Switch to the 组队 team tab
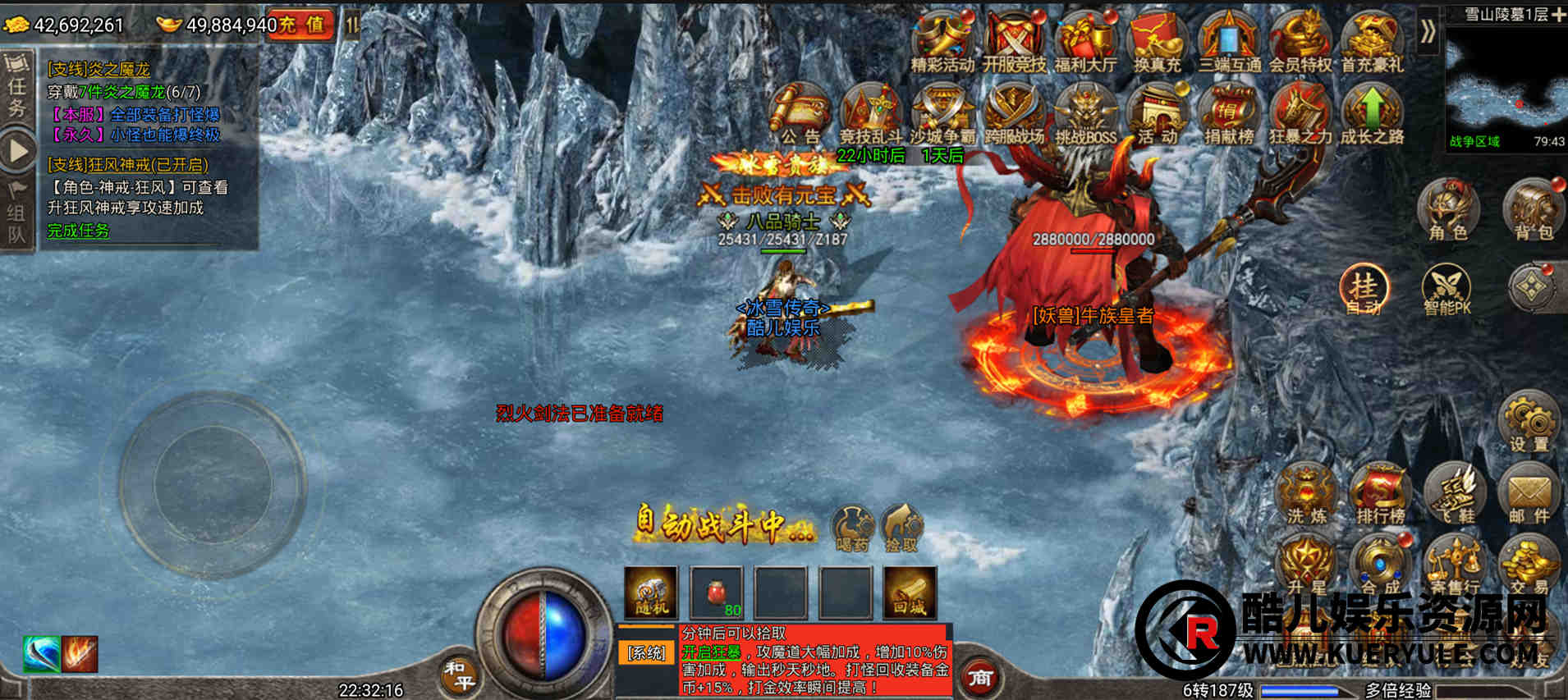This screenshot has width=1568, height=700. click(x=16, y=215)
